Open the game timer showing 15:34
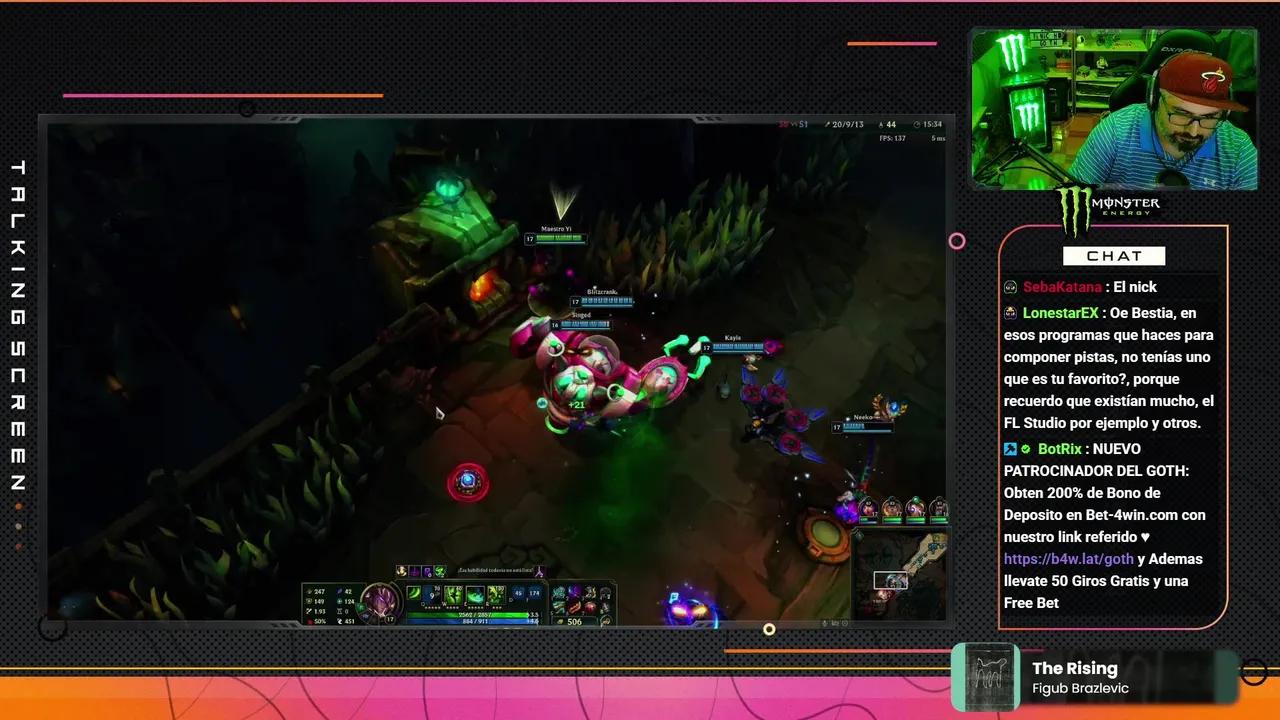Screen dimensions: 1280x720 tap(930, 122)
